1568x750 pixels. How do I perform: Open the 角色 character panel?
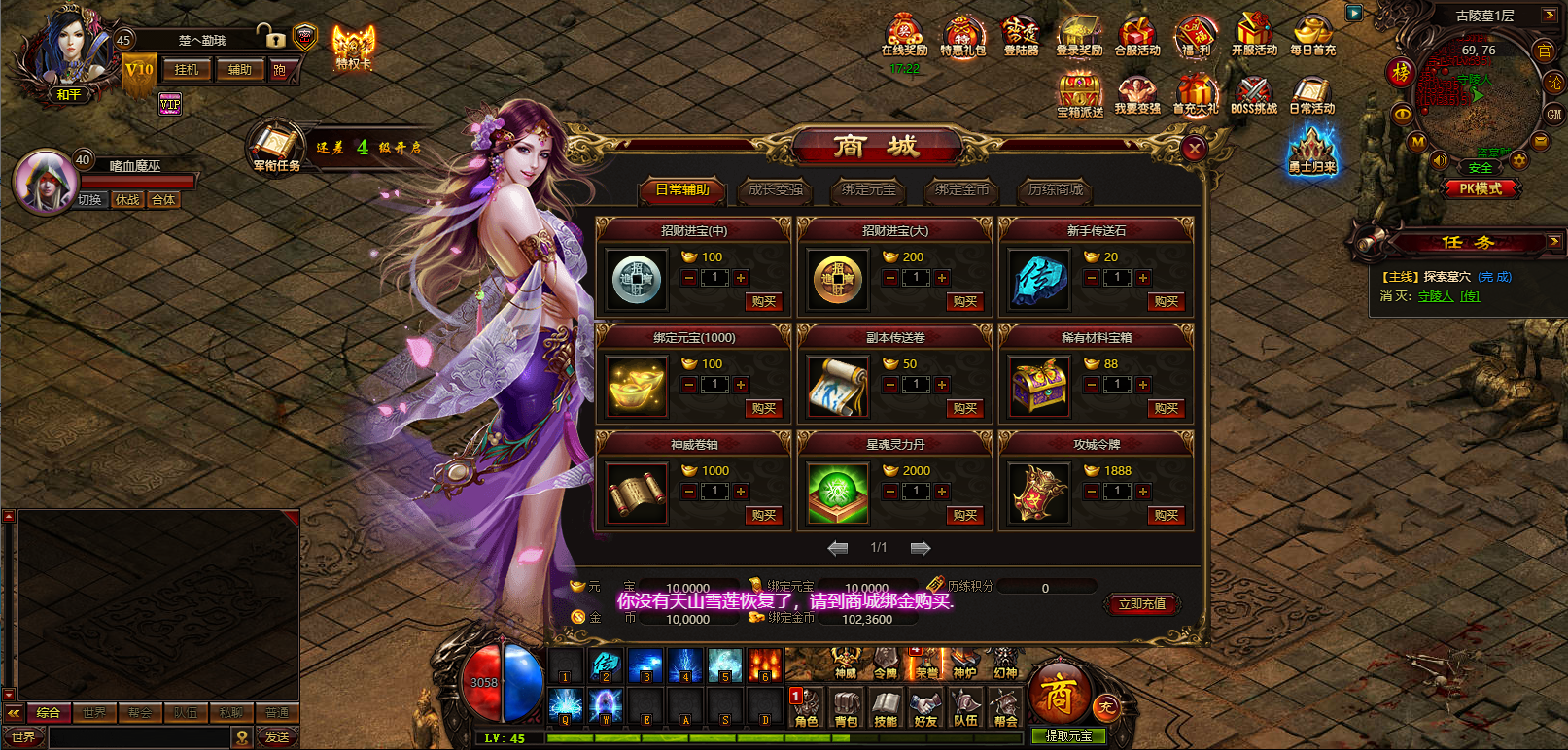pyautogui.click(x=806, y=708)
